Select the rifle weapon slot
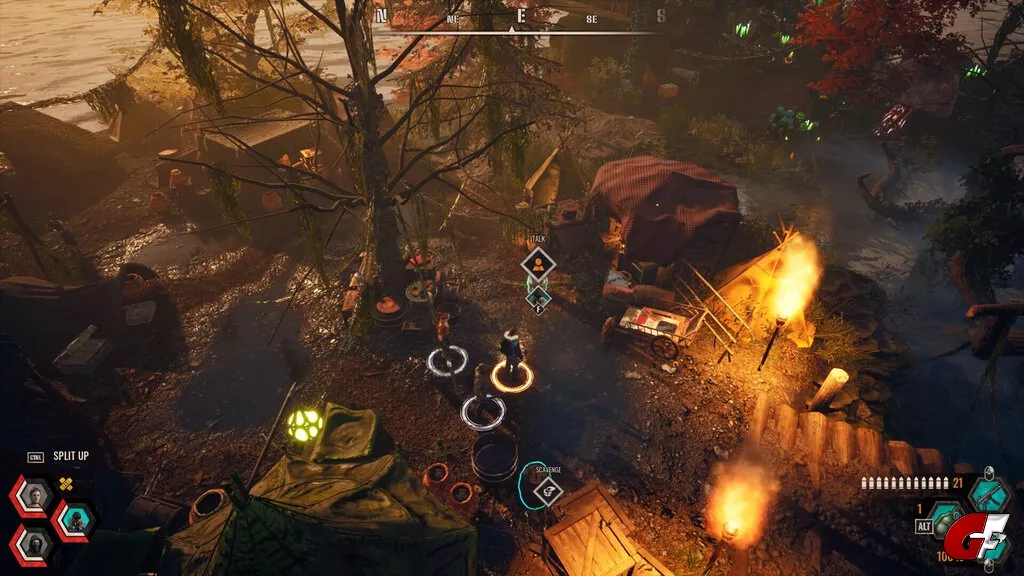The height and width of the screenshot is (576, 1024). [988, 493]
